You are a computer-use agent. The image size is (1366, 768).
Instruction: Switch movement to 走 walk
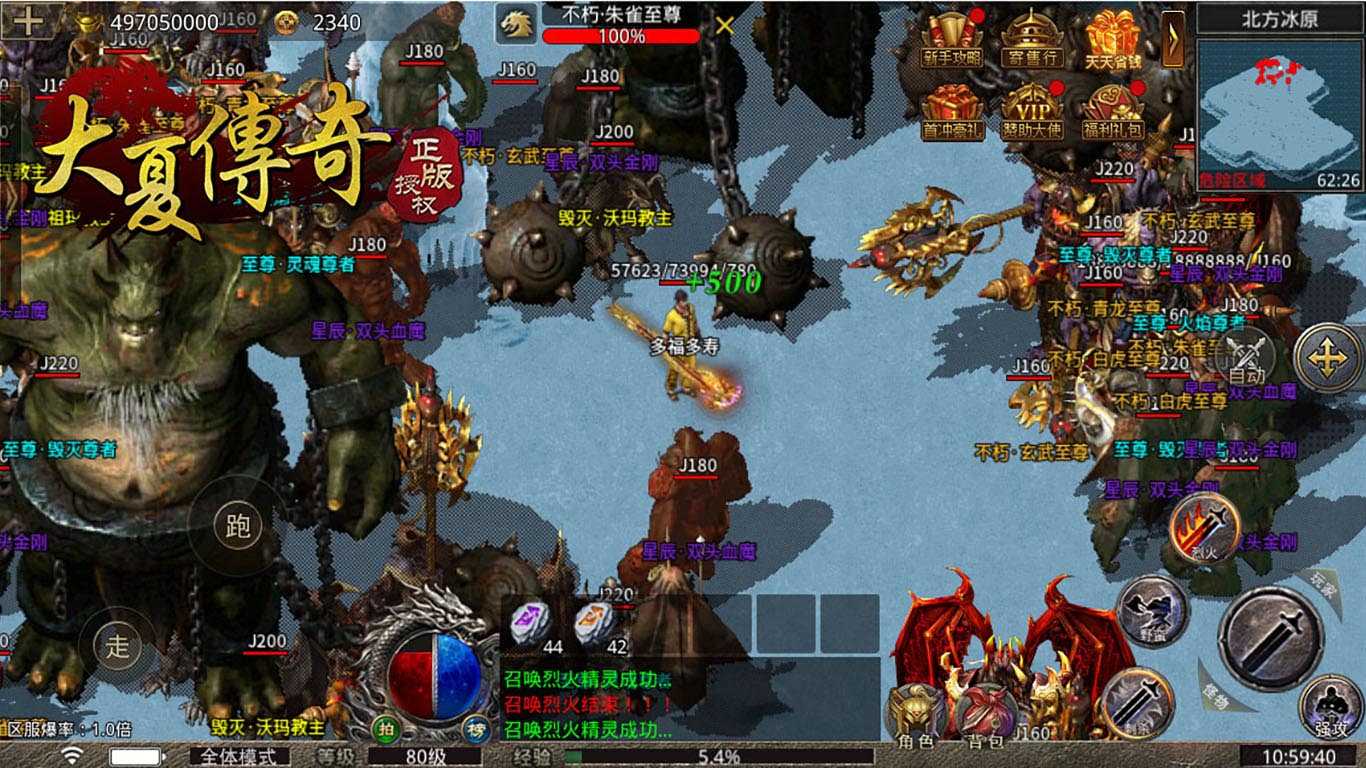coord(118,645)
